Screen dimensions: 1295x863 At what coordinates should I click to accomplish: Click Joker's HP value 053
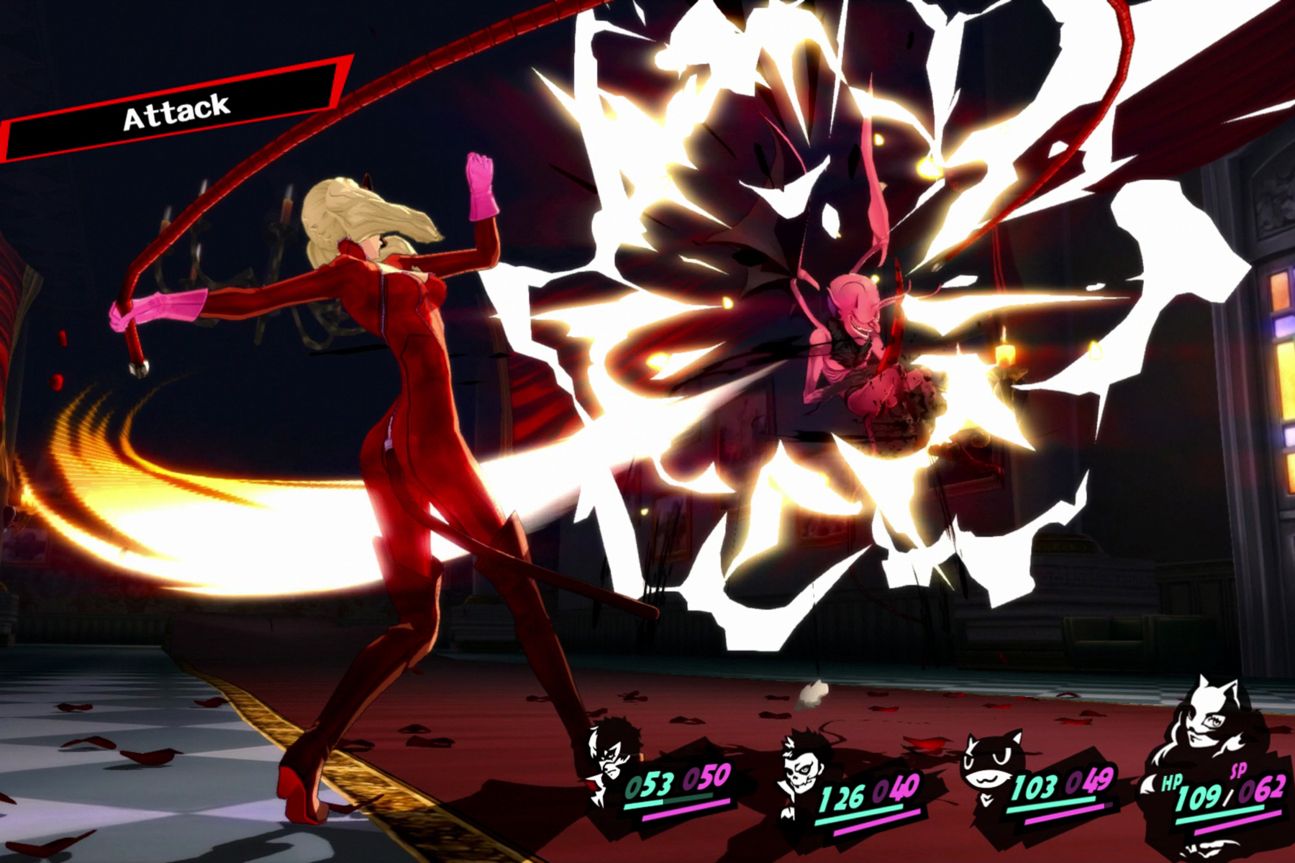point(650,782)
